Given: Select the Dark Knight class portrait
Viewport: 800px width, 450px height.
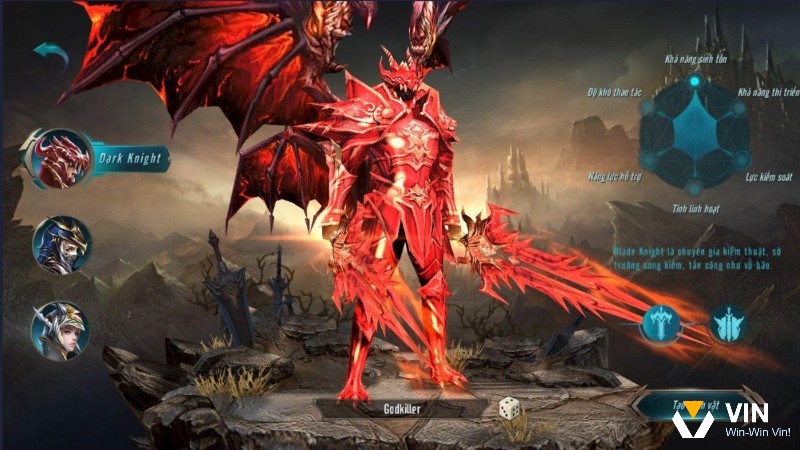Looking at the screenshot, I should coord(62,158).
